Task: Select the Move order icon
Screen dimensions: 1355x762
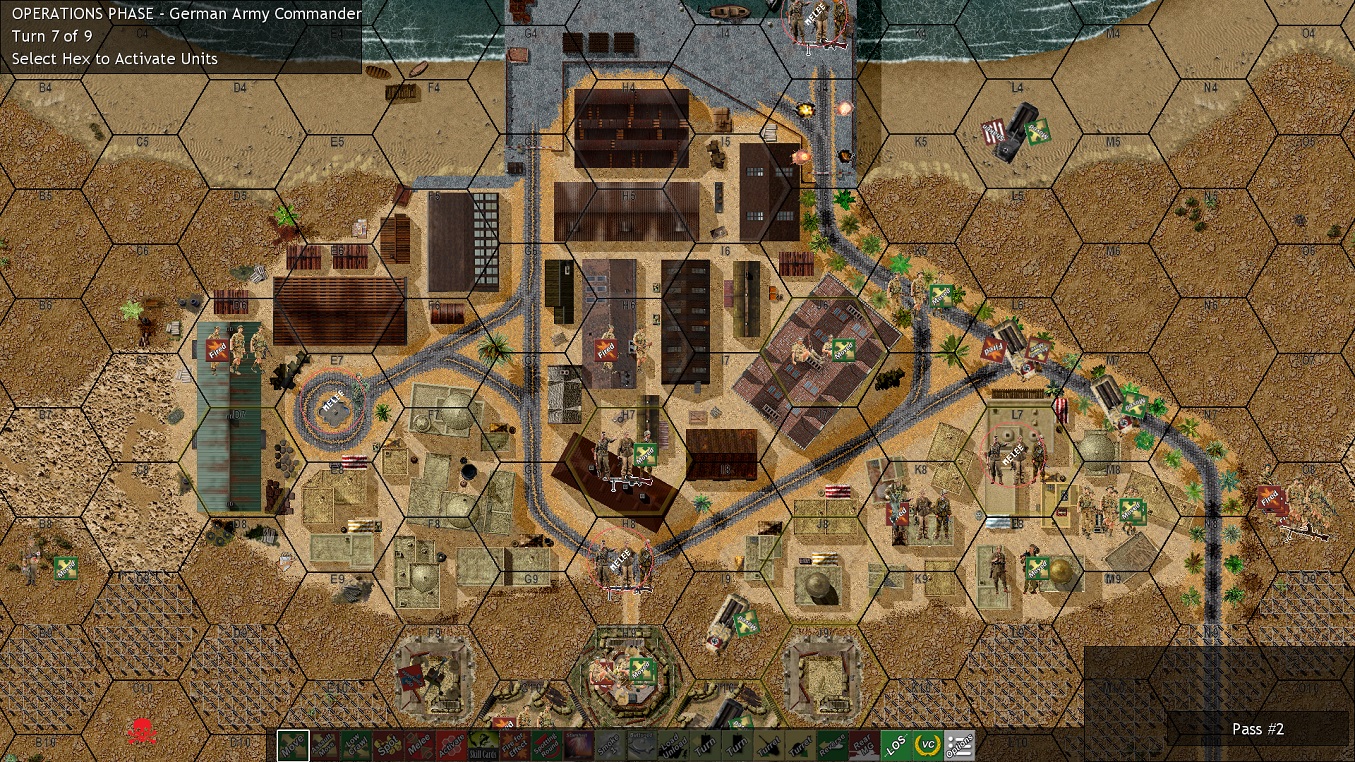Action: (x=291, y=745)
